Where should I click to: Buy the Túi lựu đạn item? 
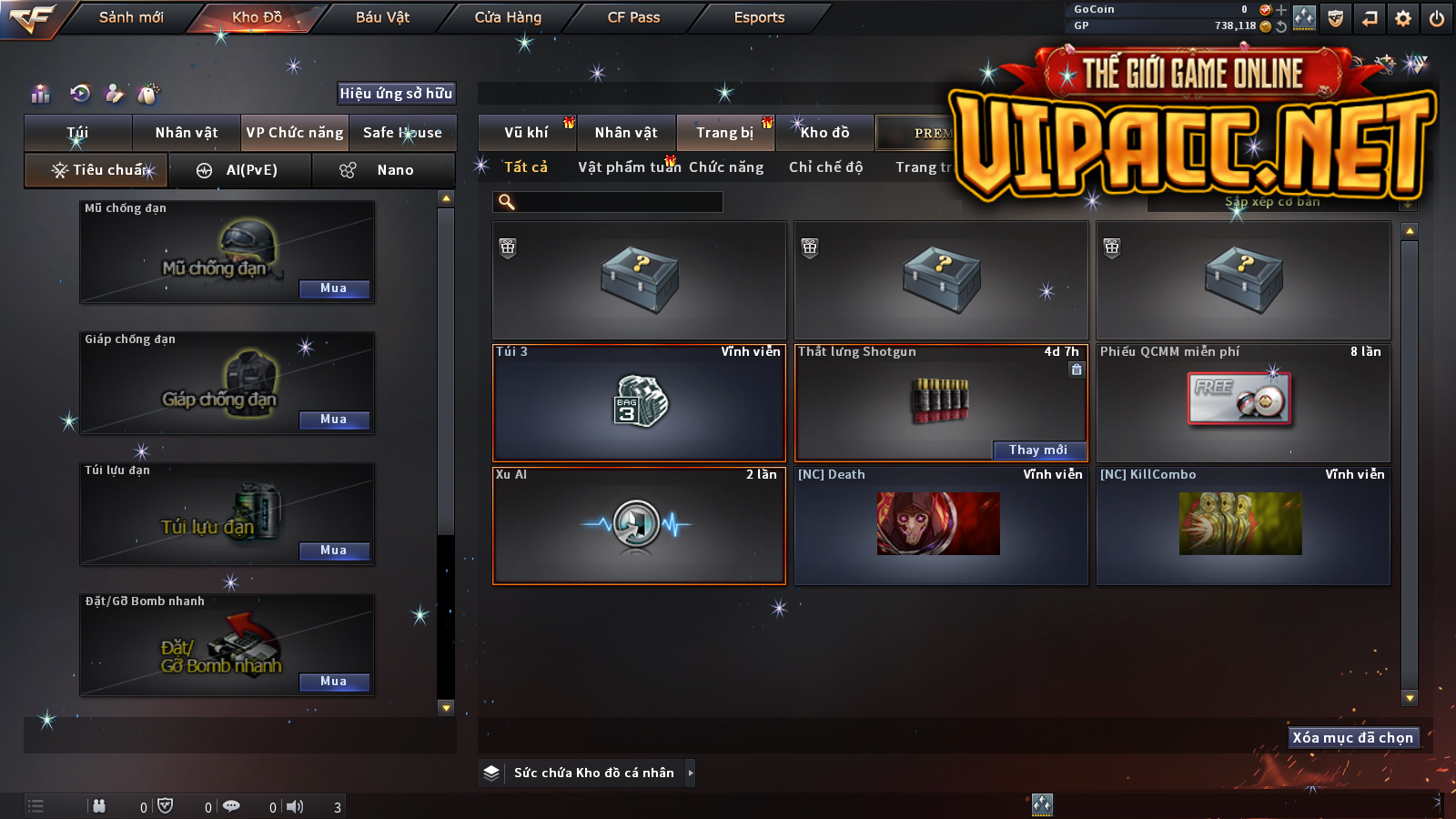tap(334, 551)
